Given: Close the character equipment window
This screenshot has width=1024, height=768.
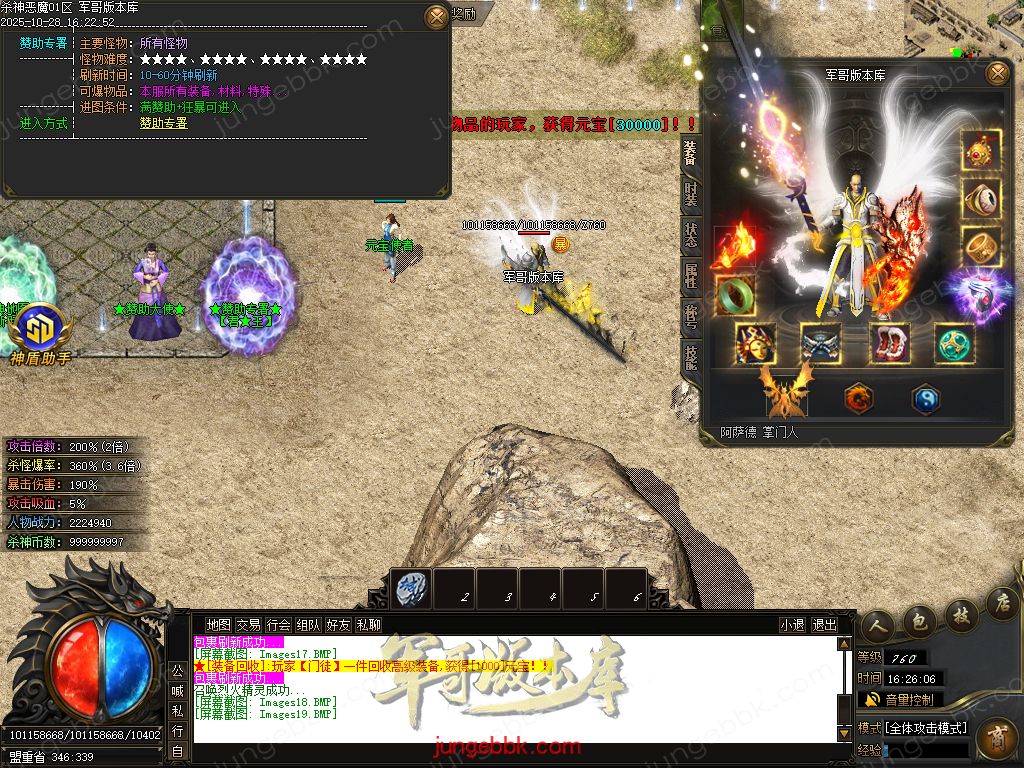Looking at the screenshot, I should (997, 73).
